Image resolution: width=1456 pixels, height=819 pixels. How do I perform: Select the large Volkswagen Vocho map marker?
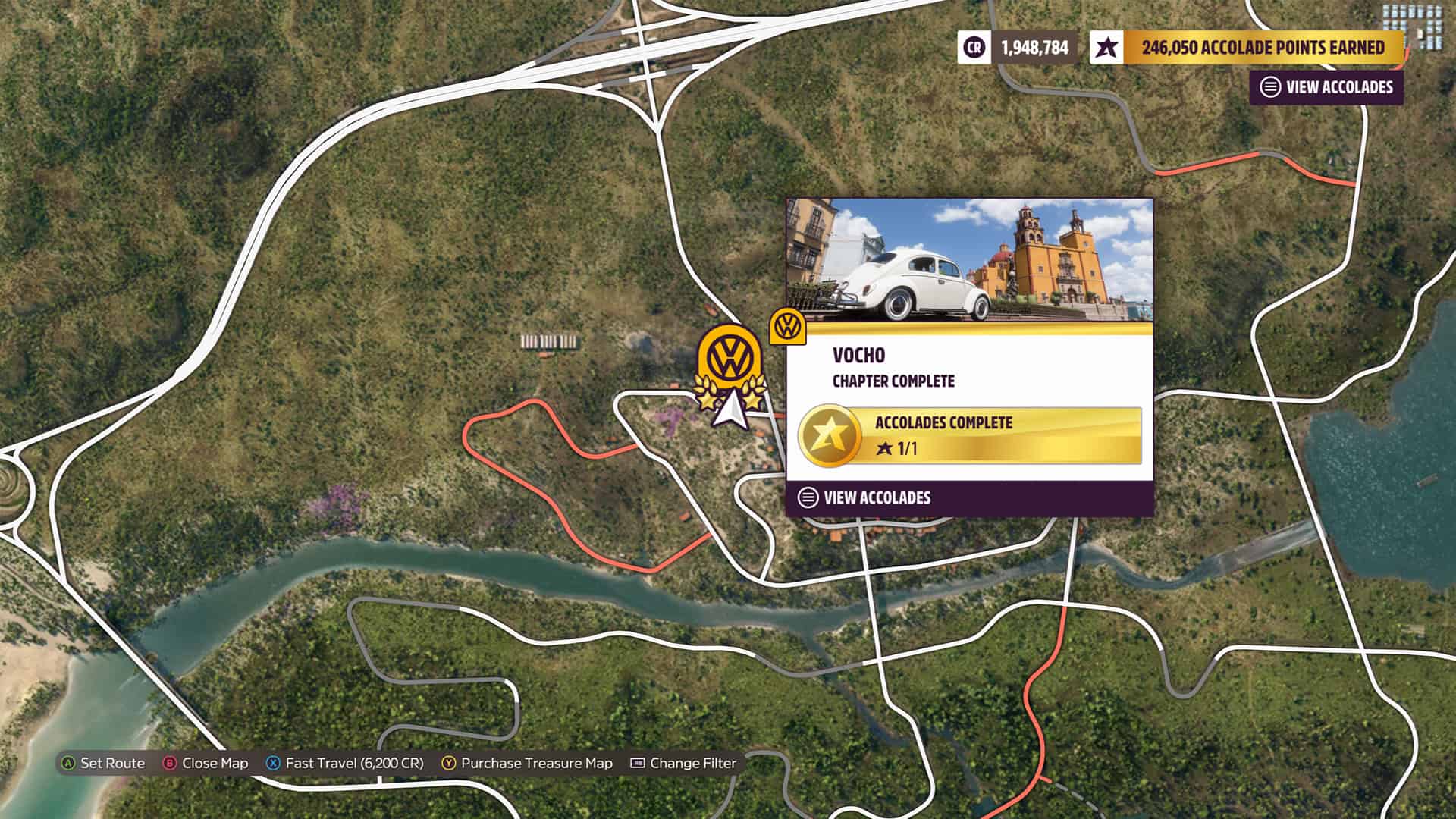729,359
